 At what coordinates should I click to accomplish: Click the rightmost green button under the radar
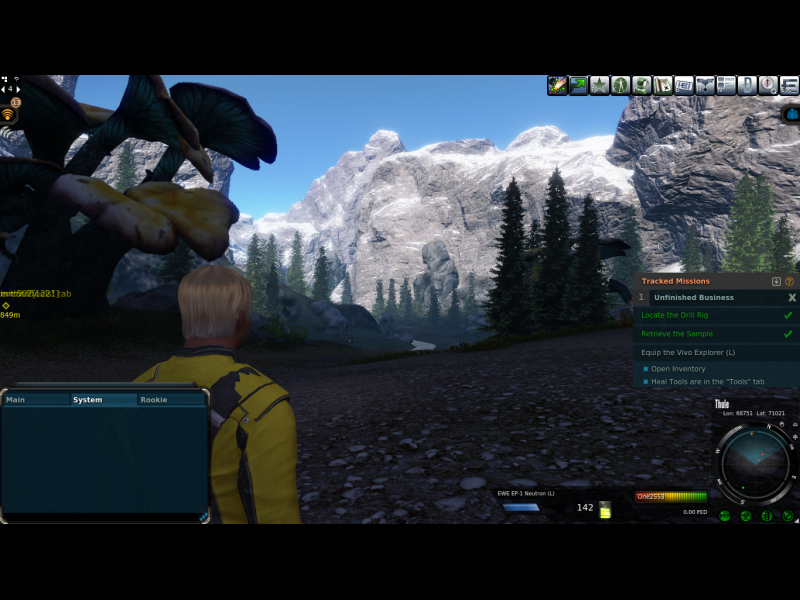(x=788, y=516)
